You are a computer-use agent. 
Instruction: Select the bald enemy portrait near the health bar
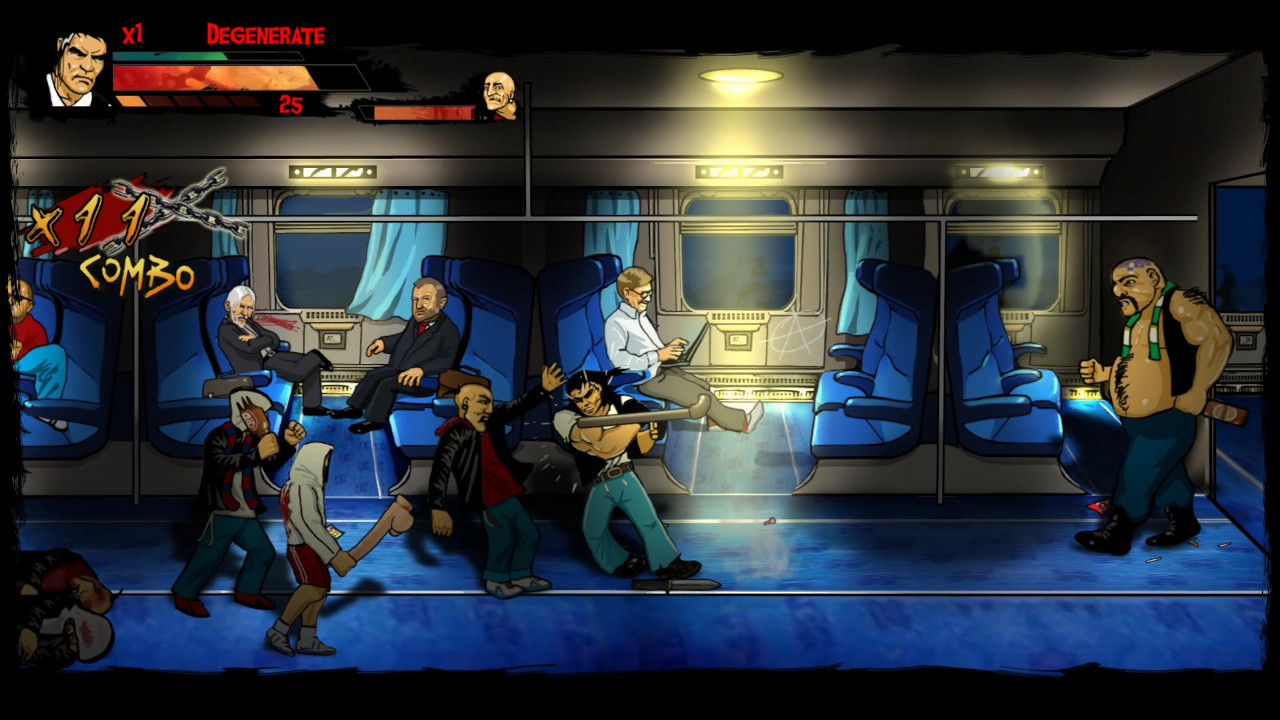[497, 102]
